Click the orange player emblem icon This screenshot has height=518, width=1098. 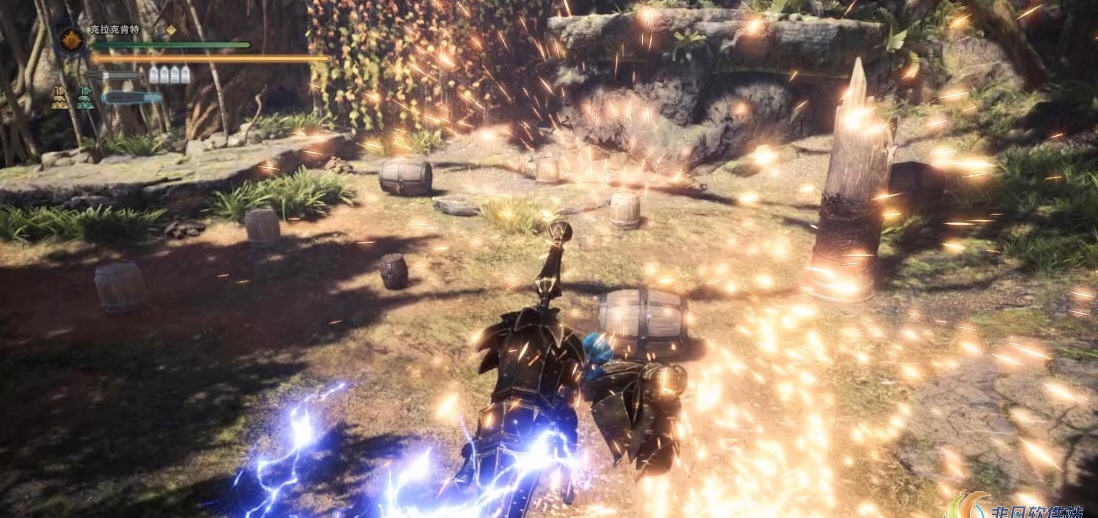click(x=70, y=40)
